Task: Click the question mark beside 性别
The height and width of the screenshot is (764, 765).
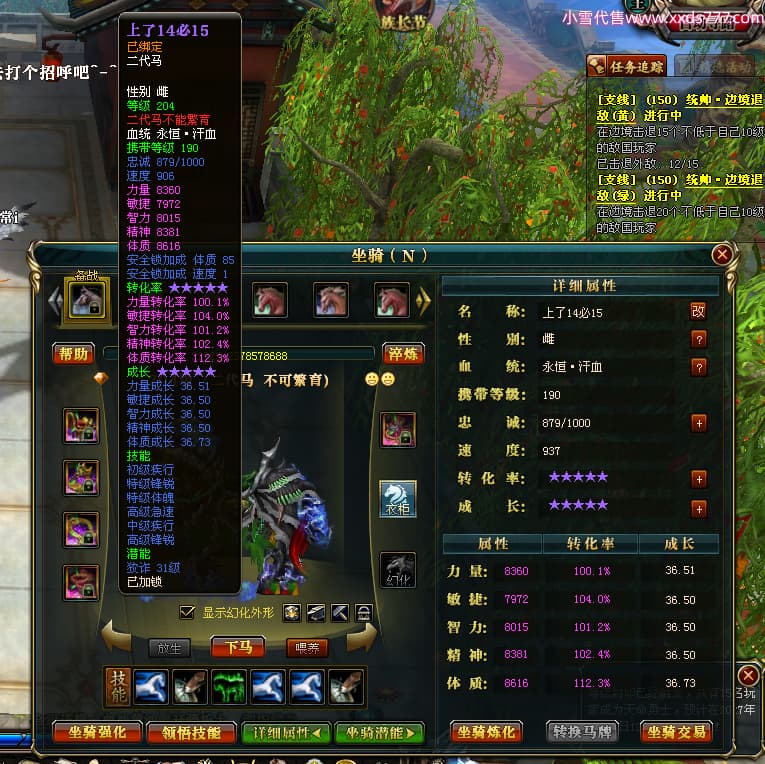Action: point(698,339)
